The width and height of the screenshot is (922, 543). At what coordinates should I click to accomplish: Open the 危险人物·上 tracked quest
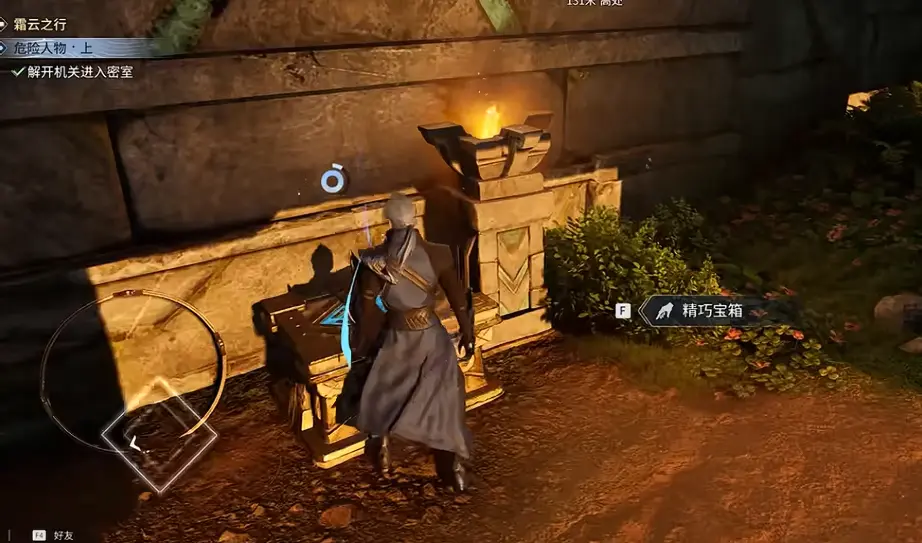(x=50, y=48)
